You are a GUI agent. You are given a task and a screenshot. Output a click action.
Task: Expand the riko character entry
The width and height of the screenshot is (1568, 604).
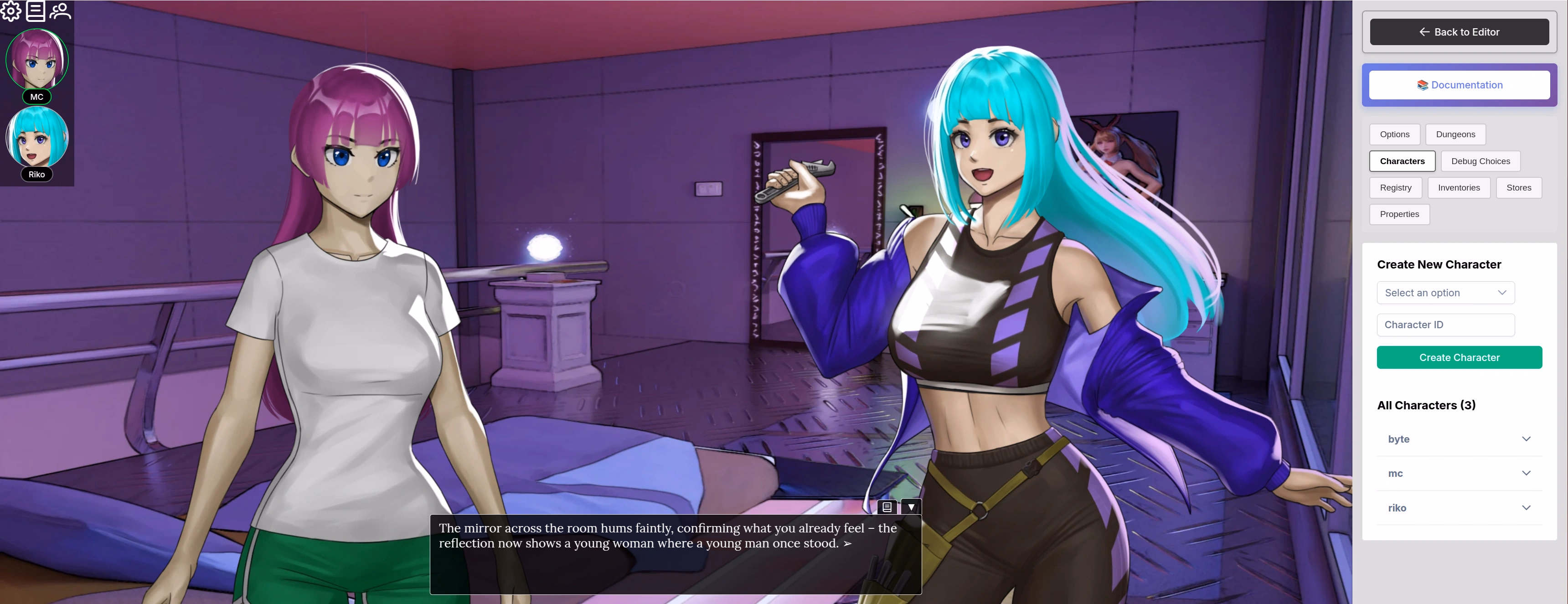[x=1459, y=508]
